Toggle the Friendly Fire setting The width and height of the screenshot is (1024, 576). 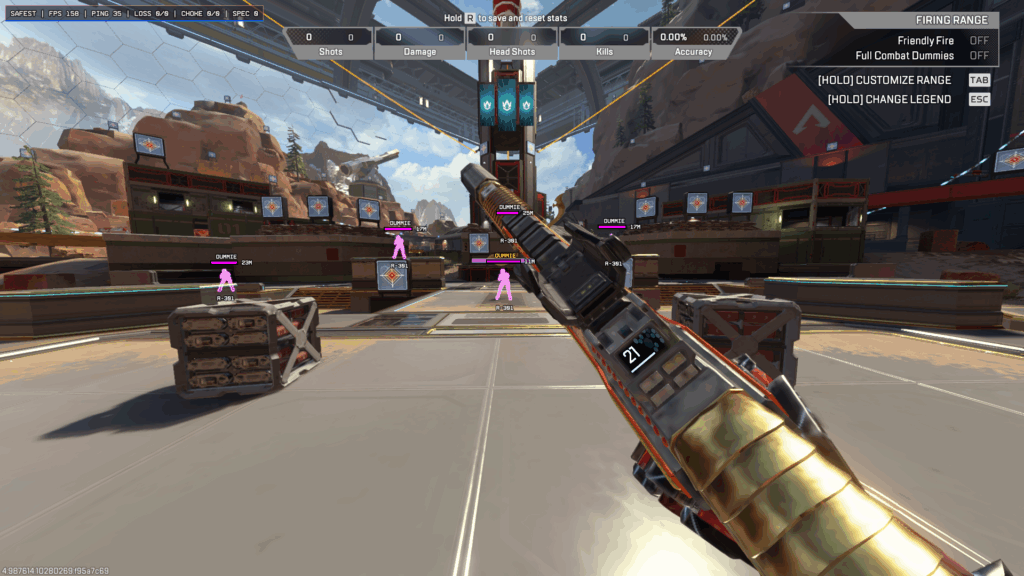pyautogui.click(x=978, y=41)
